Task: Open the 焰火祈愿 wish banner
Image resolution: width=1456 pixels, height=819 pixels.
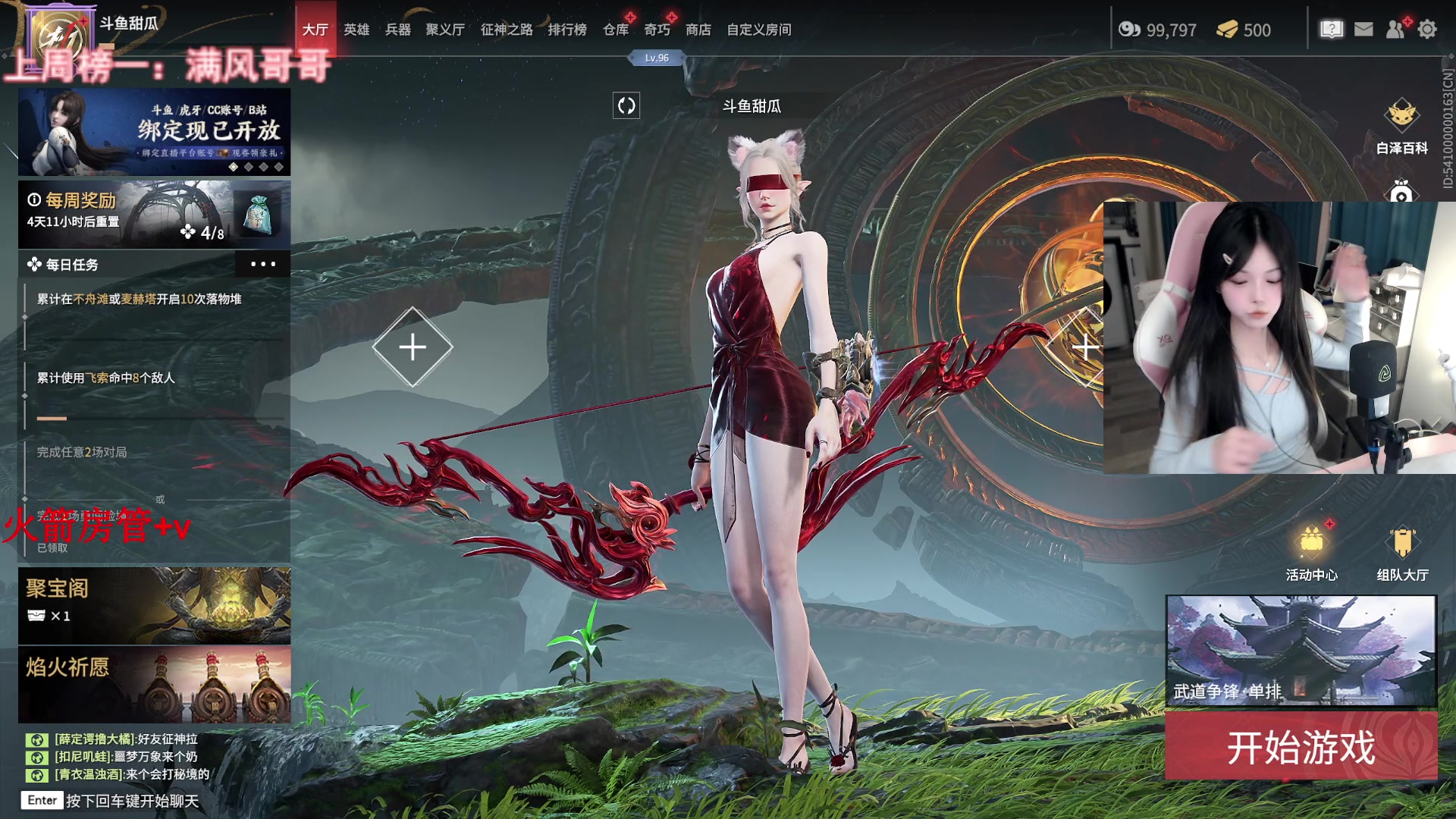Action: [154, 684]
